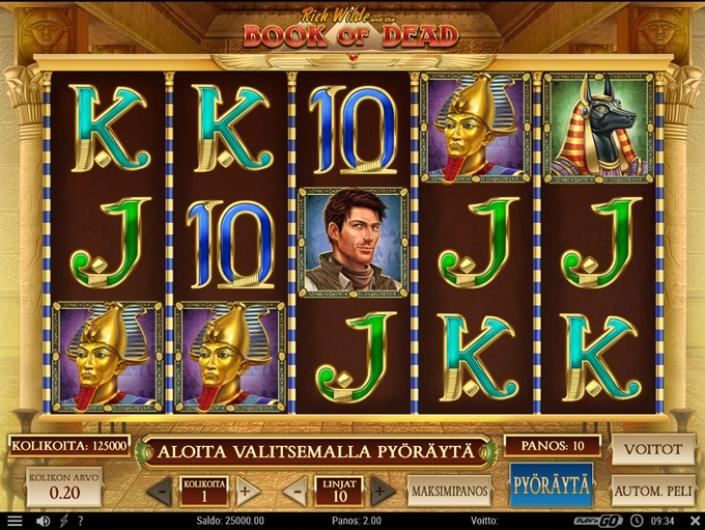Spin the reels with the Pyöräytä button
This screenshot has width=705, height=530.
pos(551,486)
